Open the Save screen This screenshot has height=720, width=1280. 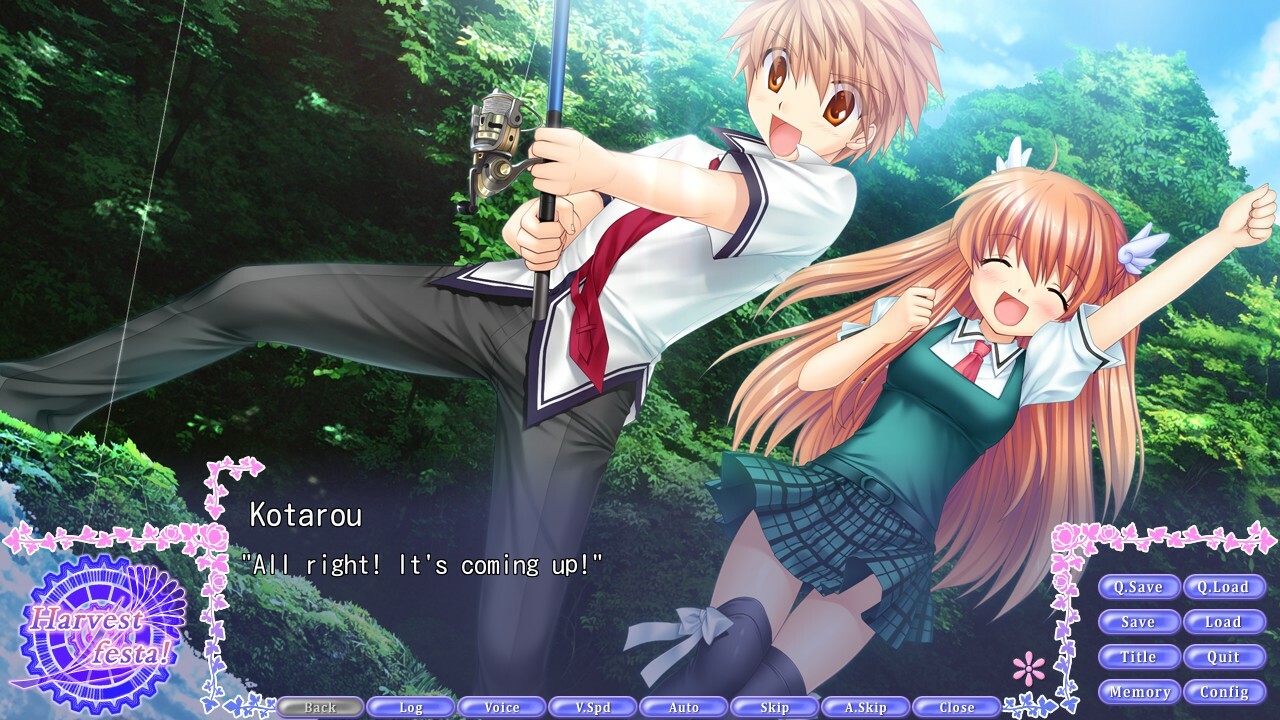click(1140, 622)
